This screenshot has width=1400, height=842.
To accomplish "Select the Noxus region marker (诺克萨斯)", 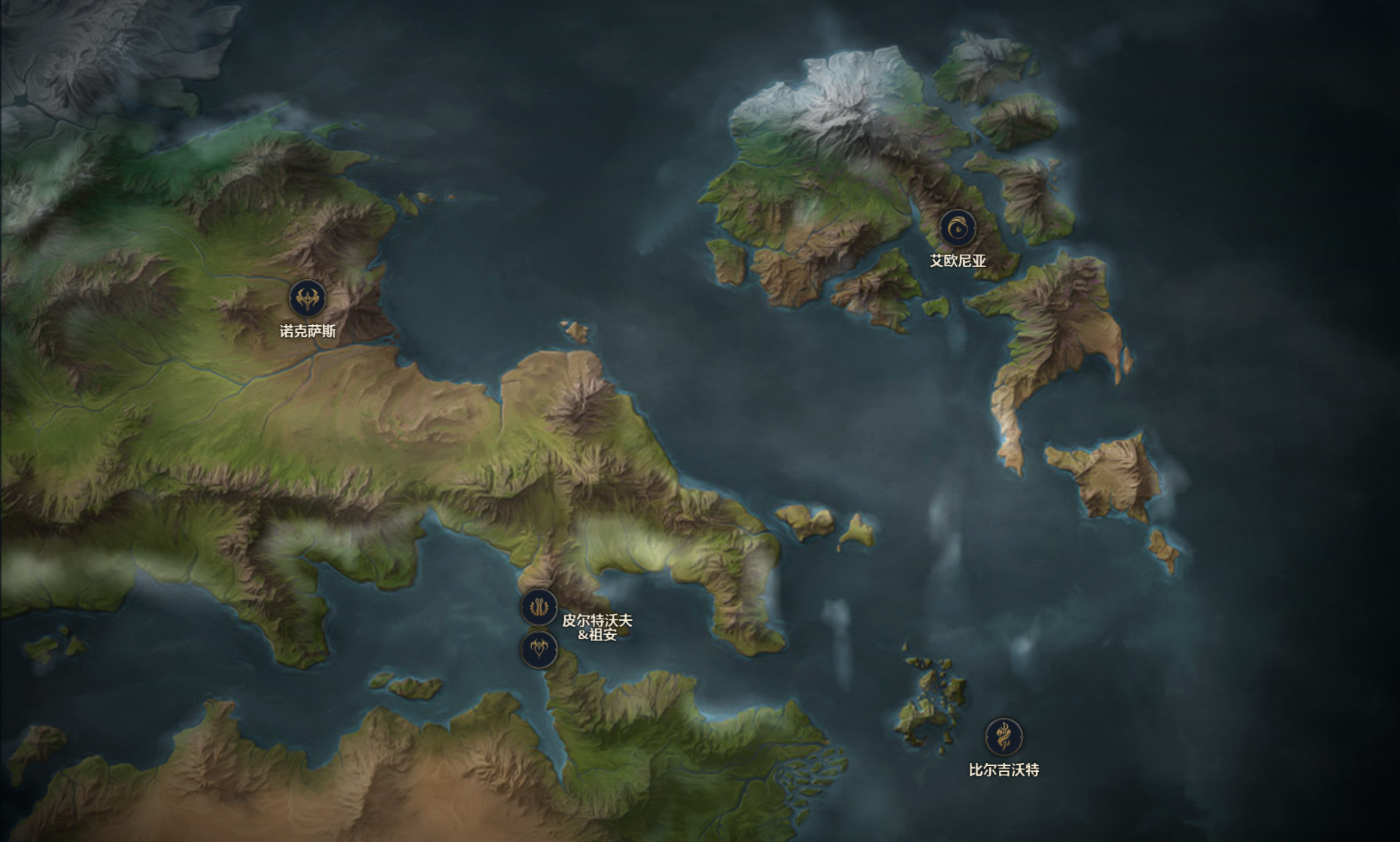I will (x=307, y=299).
